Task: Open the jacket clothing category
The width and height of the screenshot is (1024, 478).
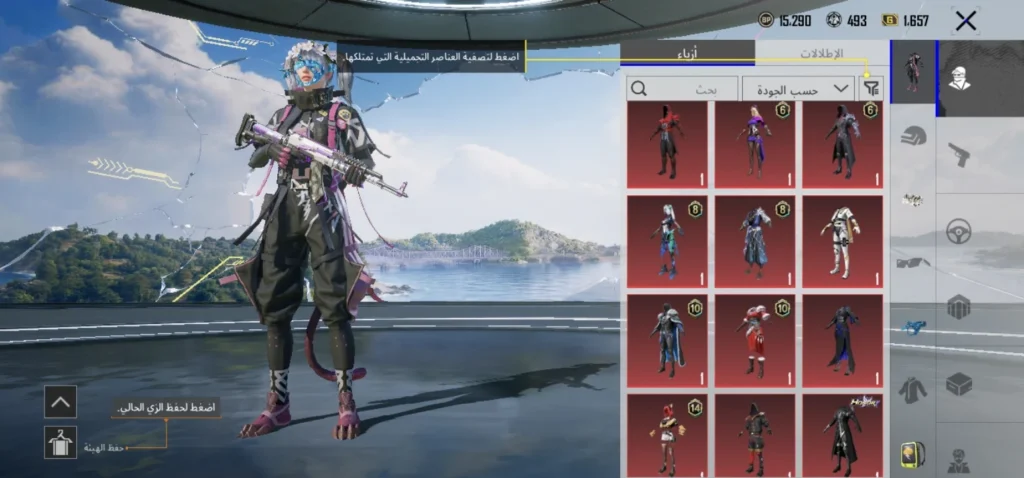Action: (913, 389)
